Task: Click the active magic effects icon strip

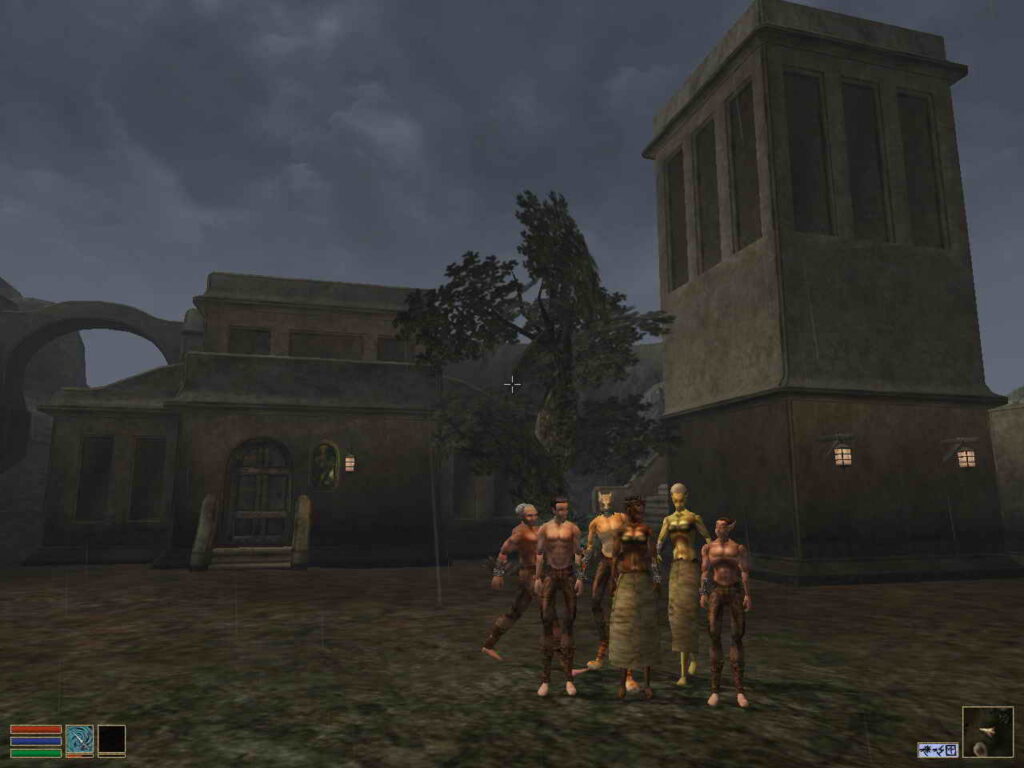Action: tap(937, 749)
